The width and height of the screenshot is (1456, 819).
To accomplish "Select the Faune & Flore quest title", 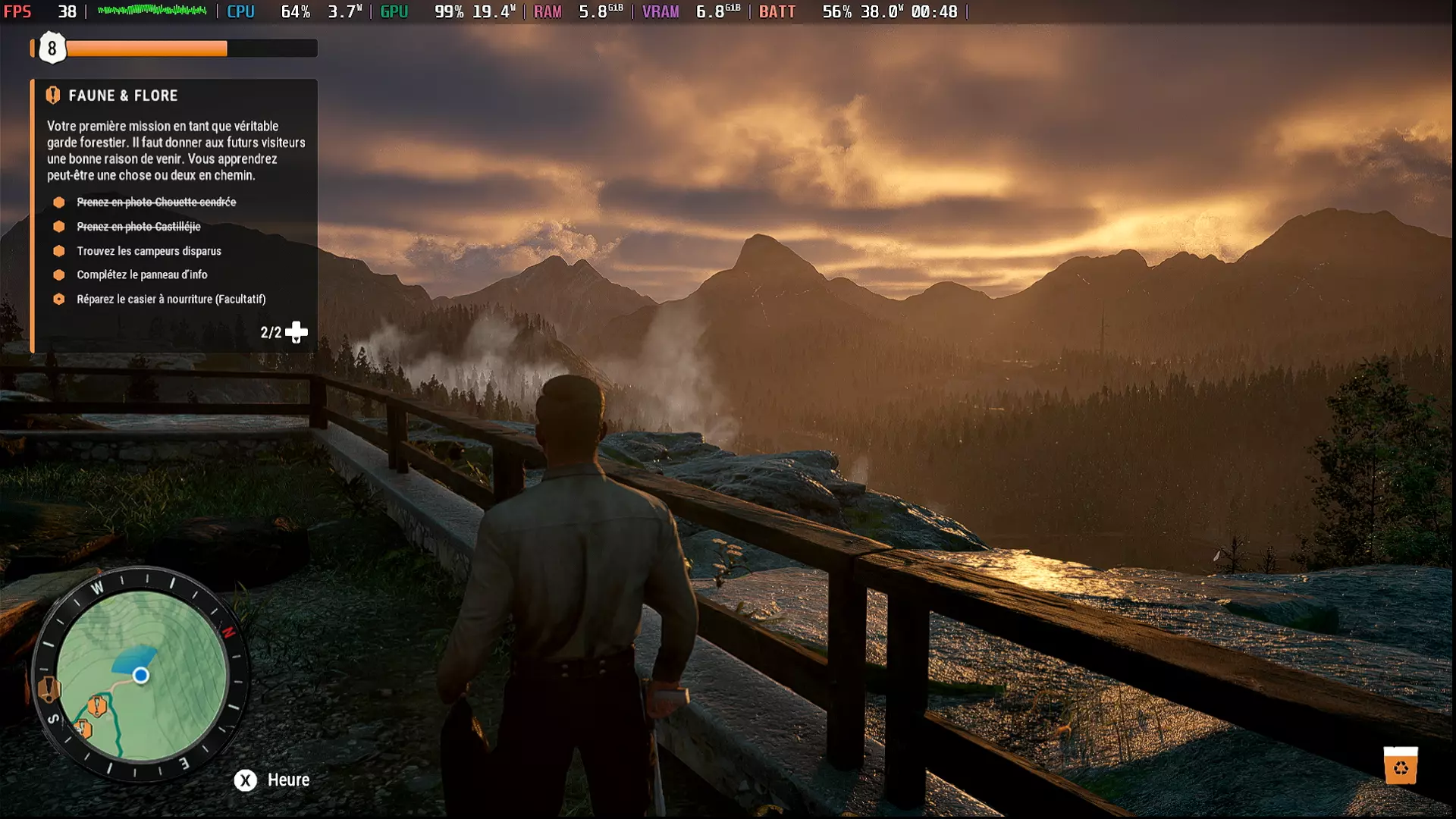I will pos(123,96).
